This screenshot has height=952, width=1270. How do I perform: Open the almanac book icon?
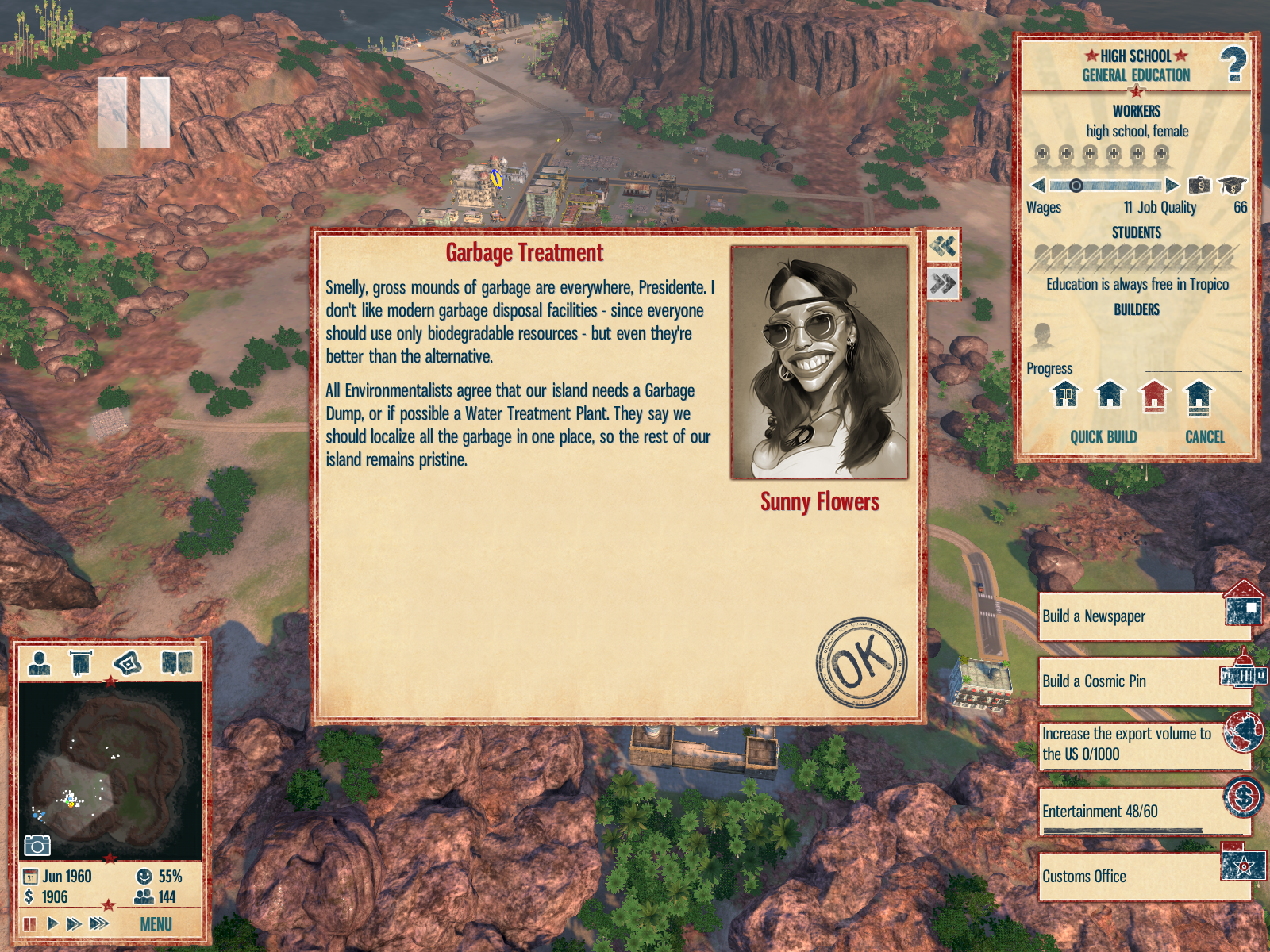177,662
